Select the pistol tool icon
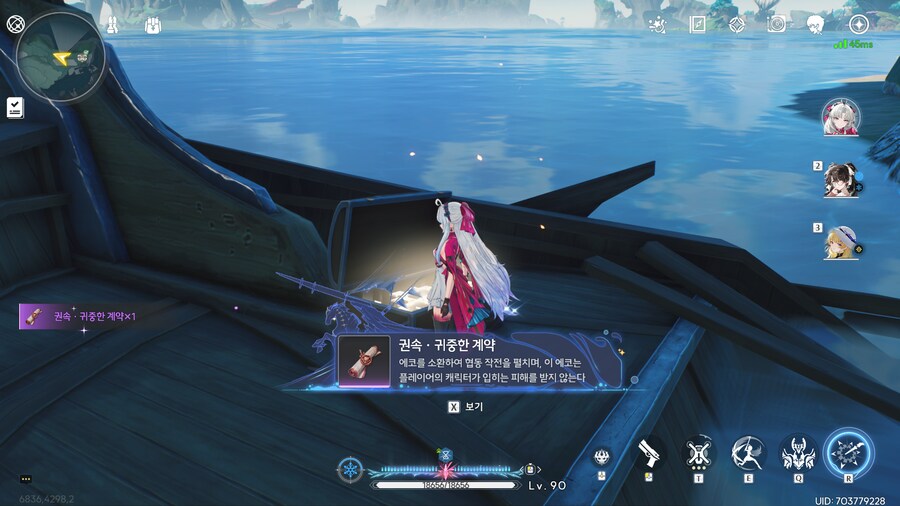Screen dimensions: 900x506 click(650, 454)
